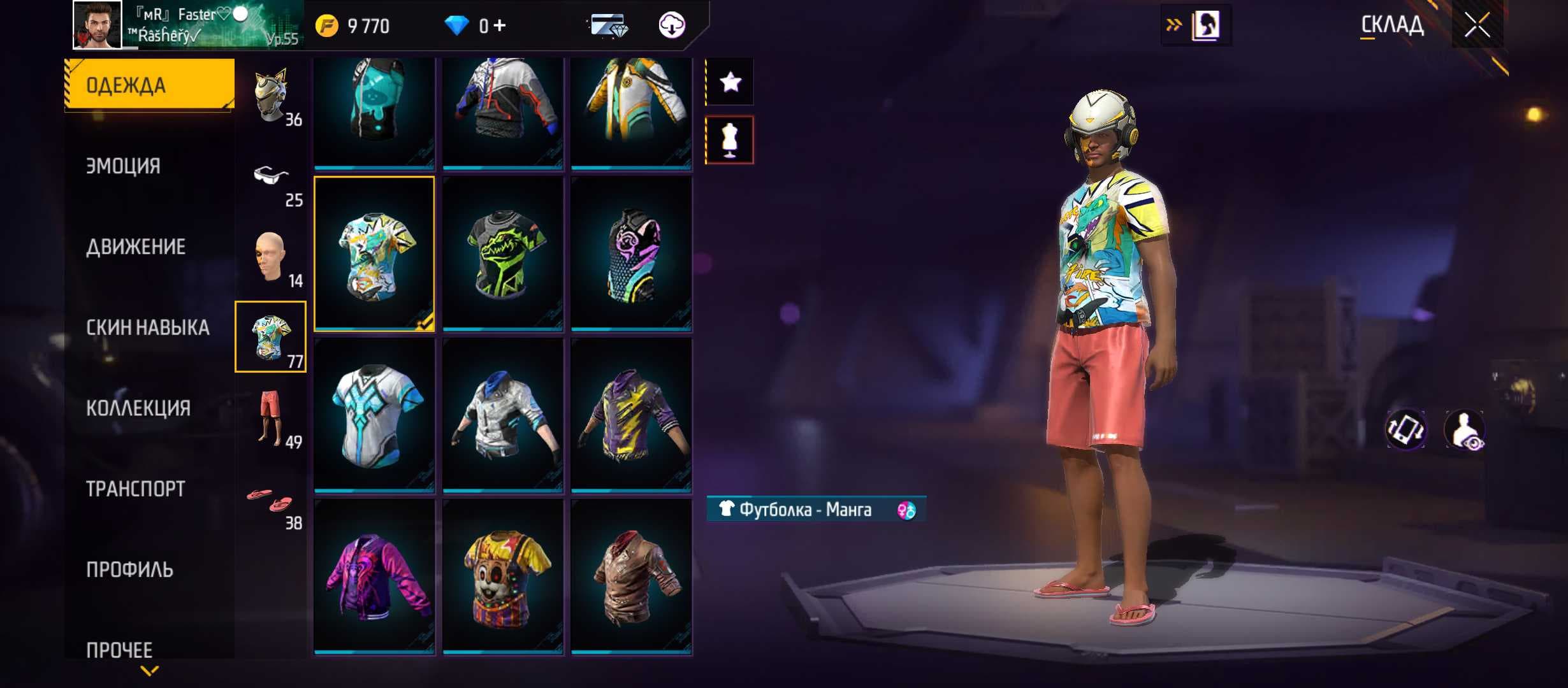Image resolution: width=1568 pixels, height=688 pixels.
Task: Select the yellow clown bear t-shirt
Action: (503, 577)
